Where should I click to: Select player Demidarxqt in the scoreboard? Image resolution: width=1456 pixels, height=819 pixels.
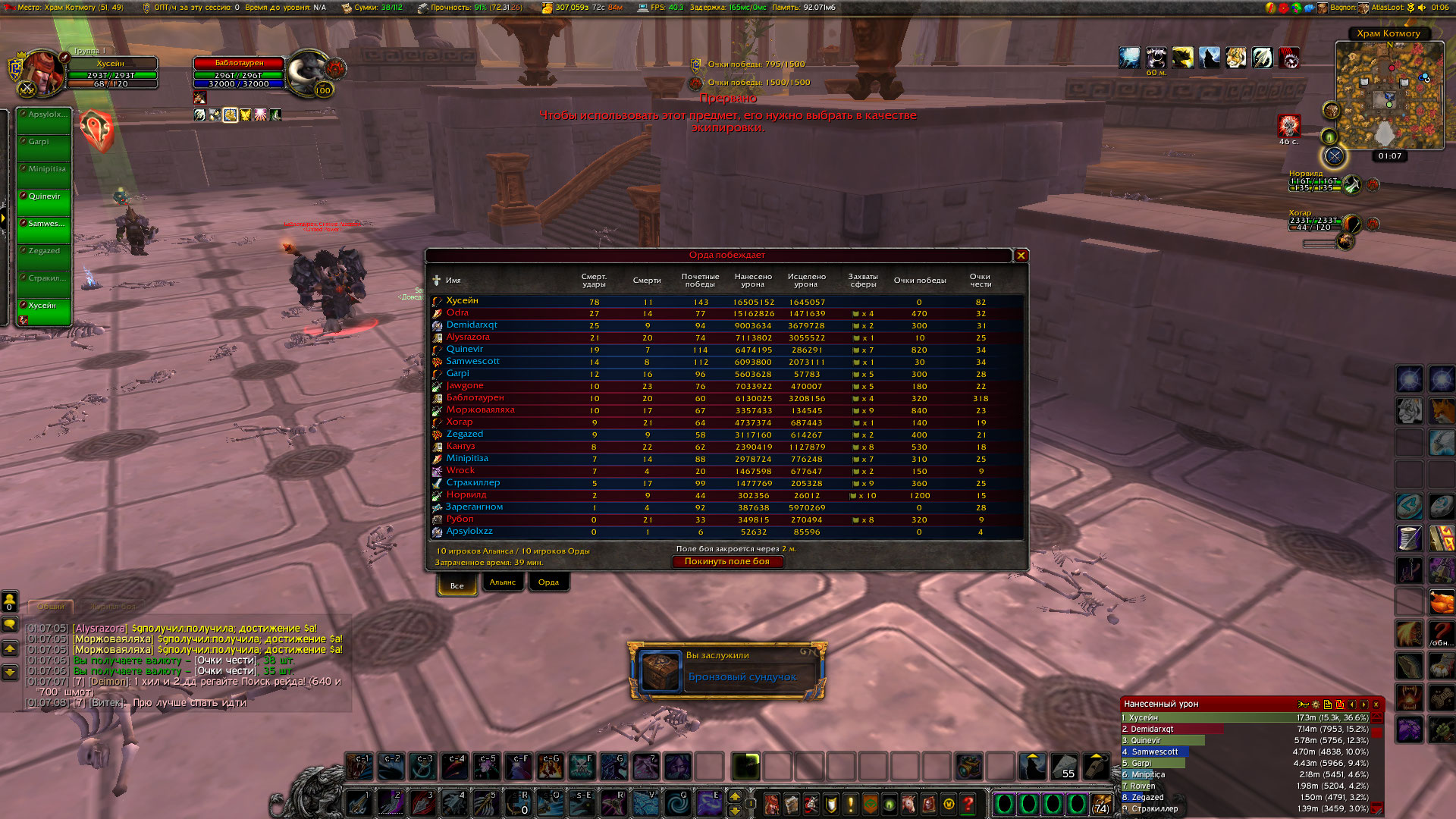pos(472,325)
